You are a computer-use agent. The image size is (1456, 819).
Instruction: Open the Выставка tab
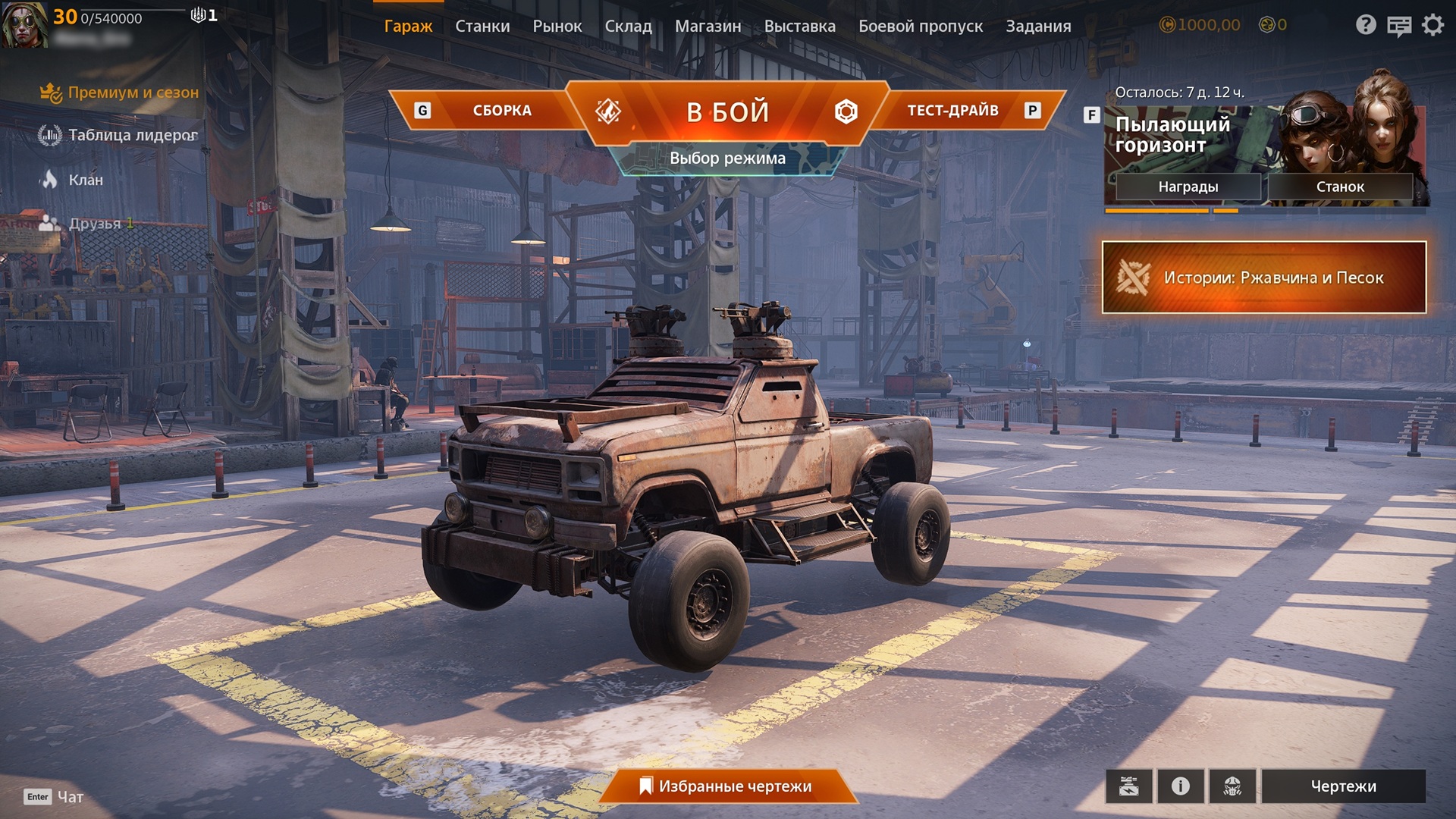pos(799,26)
